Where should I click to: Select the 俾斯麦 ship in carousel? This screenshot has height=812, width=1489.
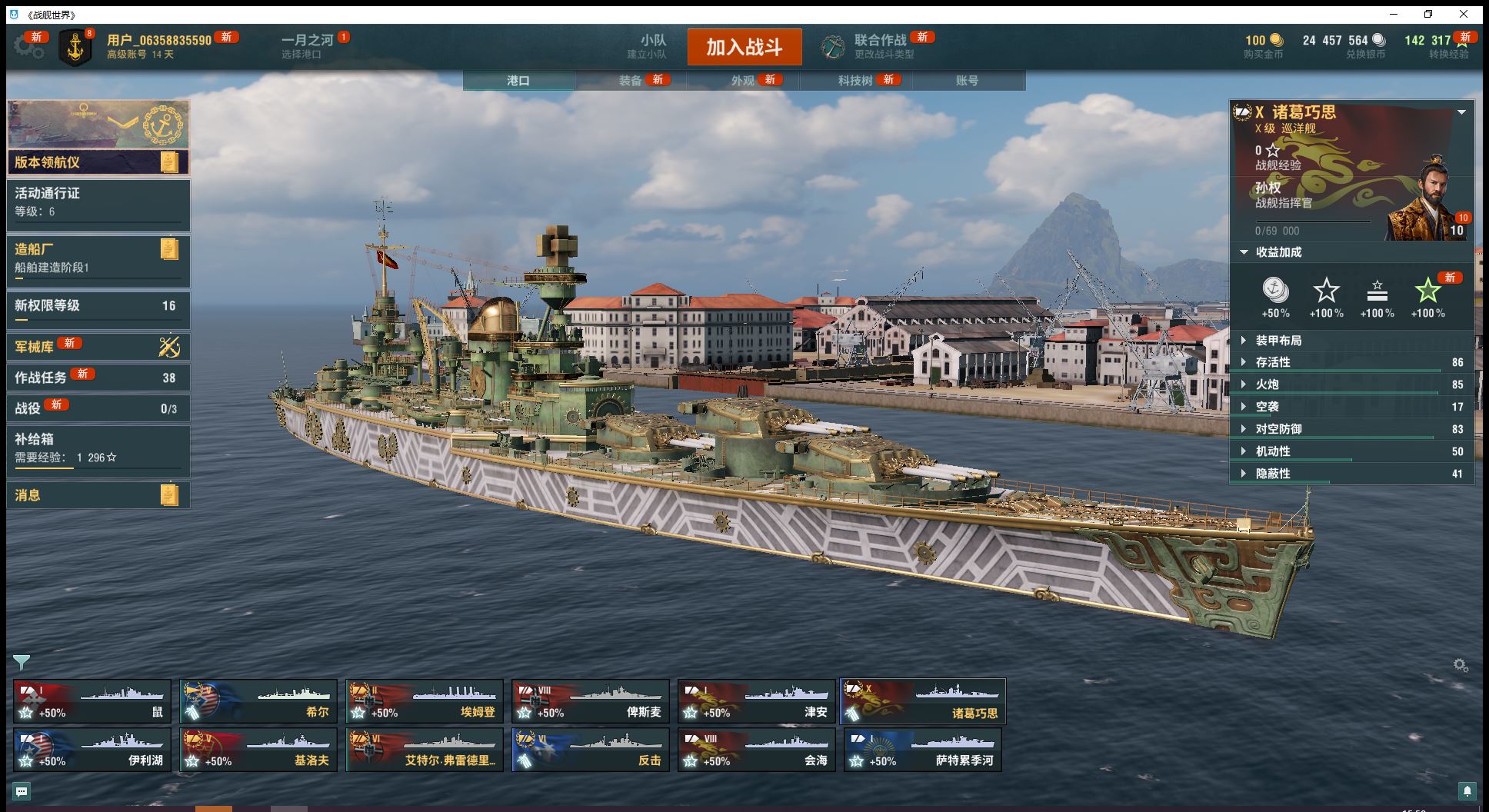click(591, 701)
